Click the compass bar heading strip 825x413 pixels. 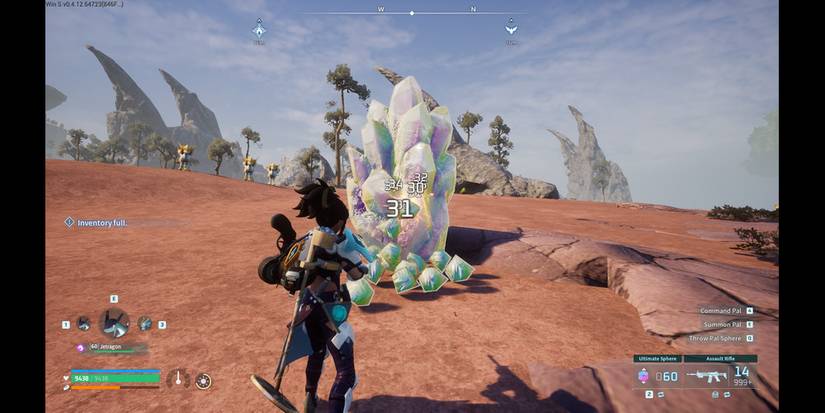(412, 13)
